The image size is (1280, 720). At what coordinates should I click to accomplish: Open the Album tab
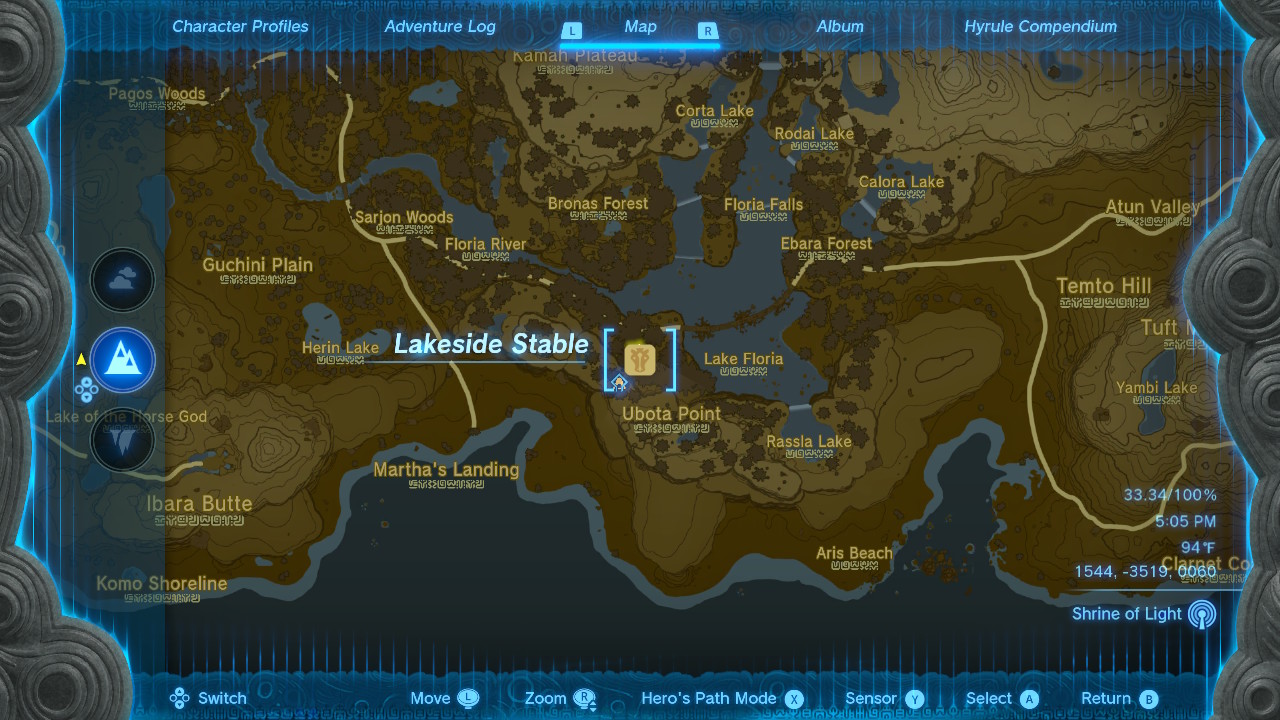(x=840, y=26)
